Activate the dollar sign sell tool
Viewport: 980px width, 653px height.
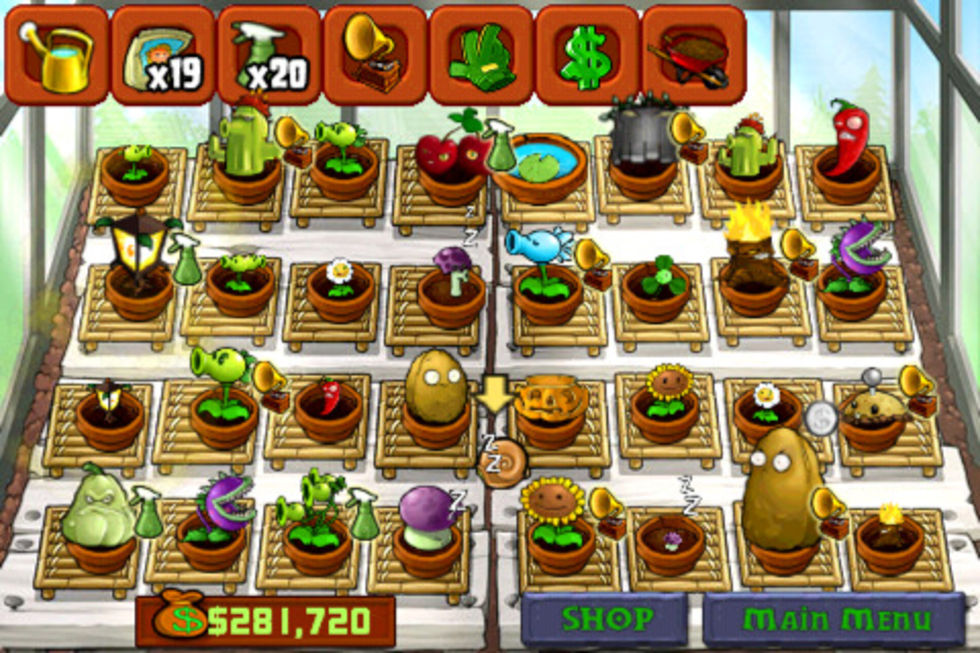pyautogui.click(x=587, y=54)
